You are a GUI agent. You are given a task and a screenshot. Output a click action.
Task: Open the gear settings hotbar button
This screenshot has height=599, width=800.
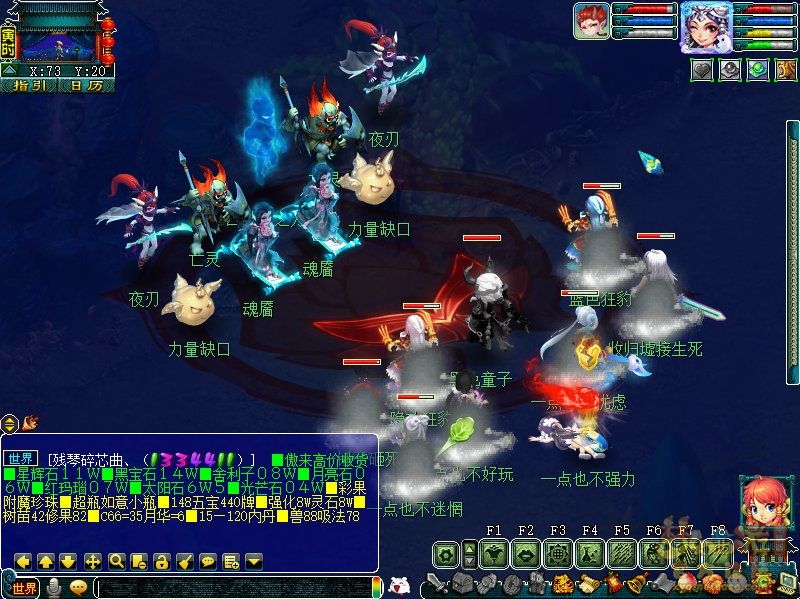click(x=446, y=552)
